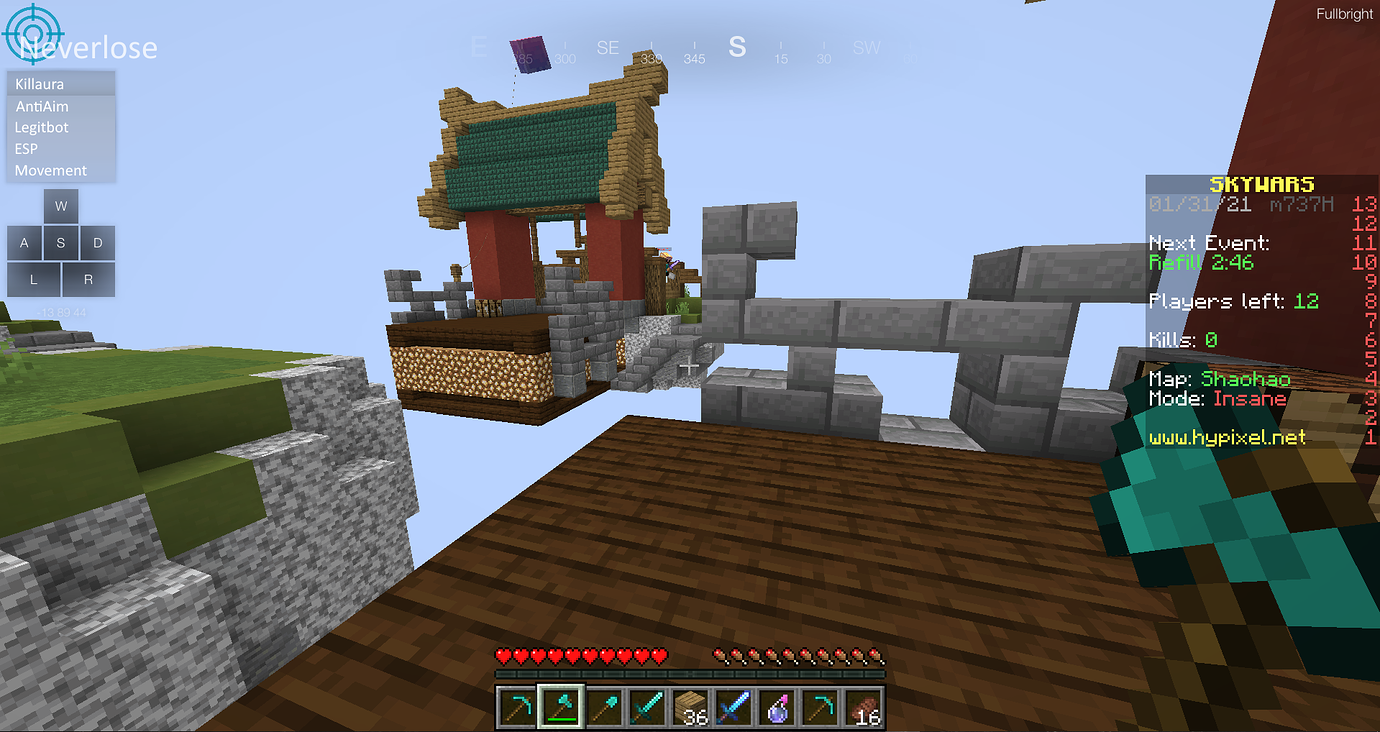Select the wooden planks stack of 36
This screenshot has width=1380, height=732.
click(x=690, y=706)
